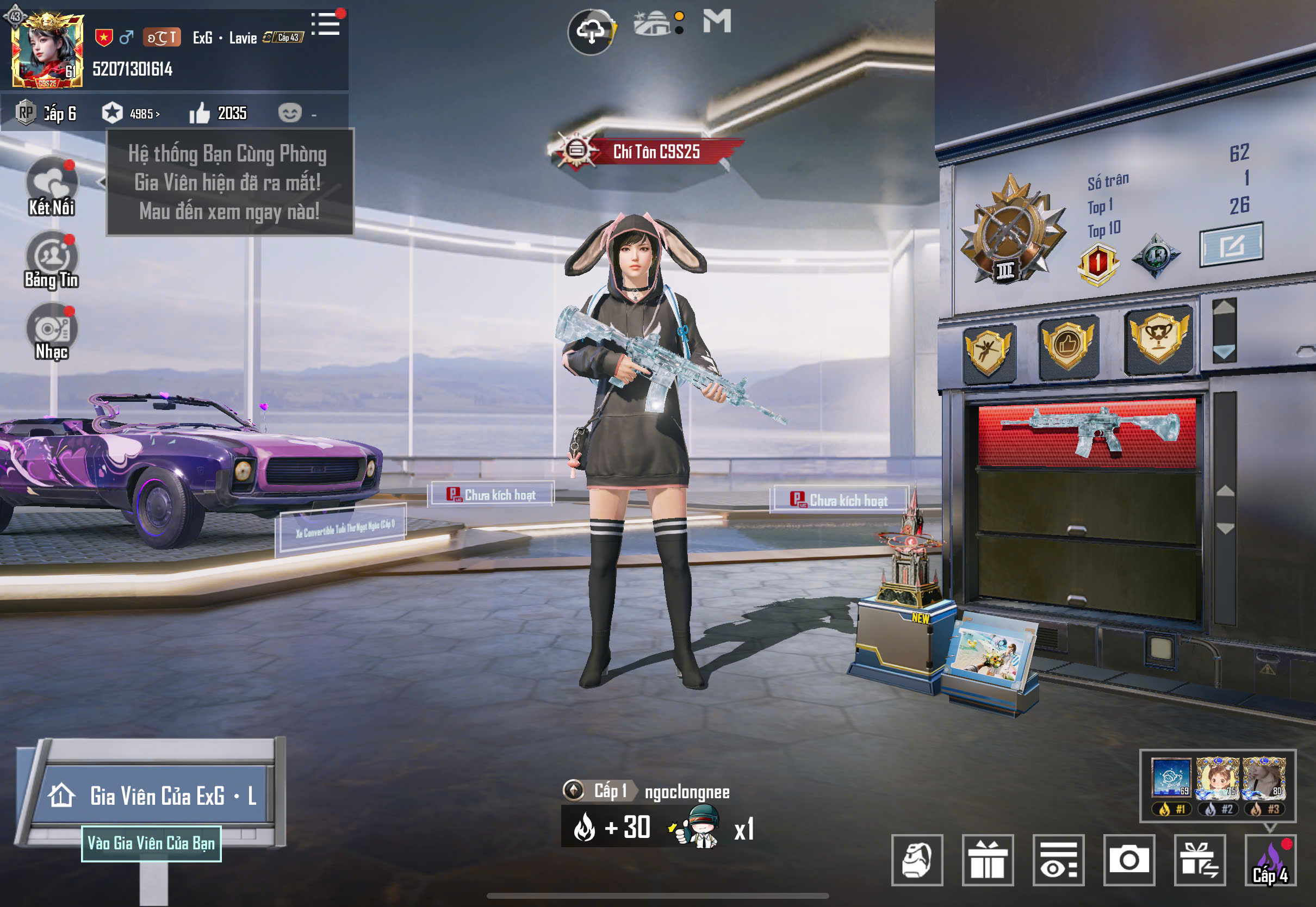View the number one popularity contributor avatar
This screenshot has width=1316, height=907.
(1171, 778)
